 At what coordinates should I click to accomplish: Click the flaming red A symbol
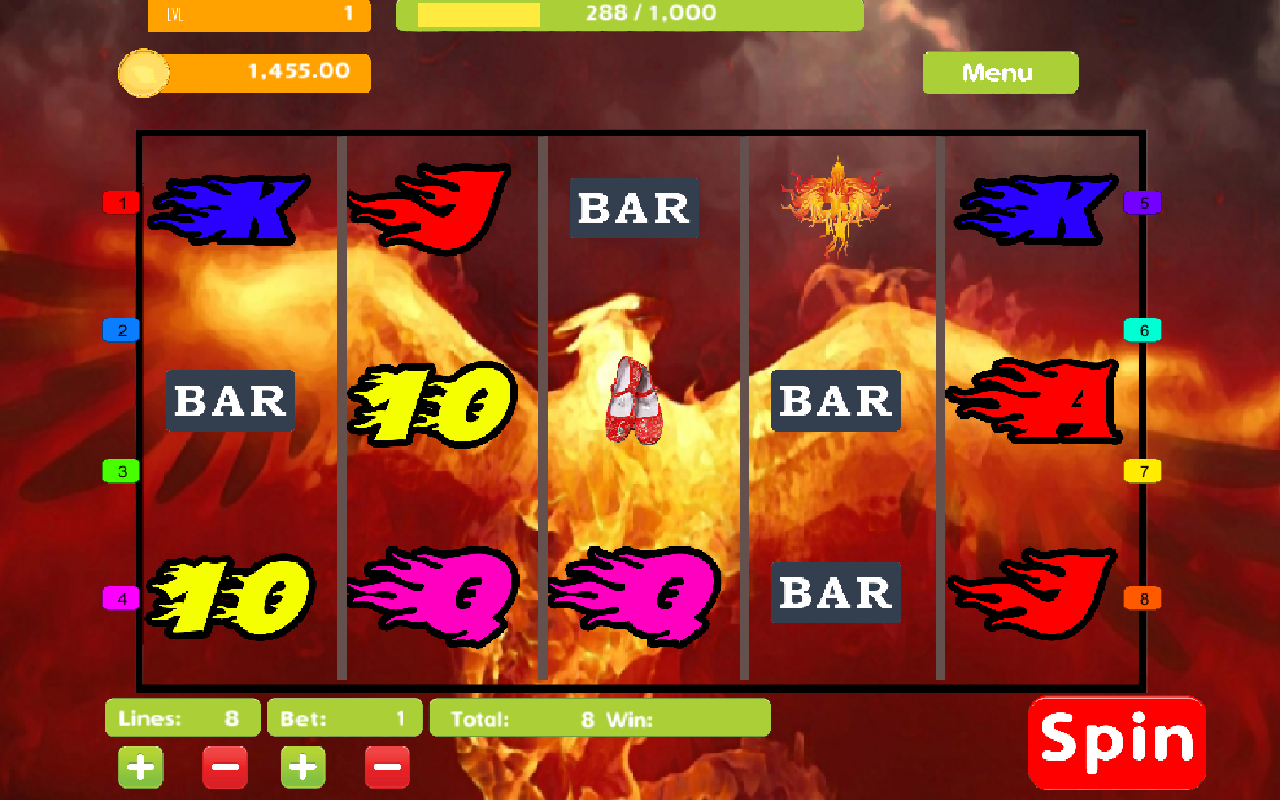point(1037,400)
